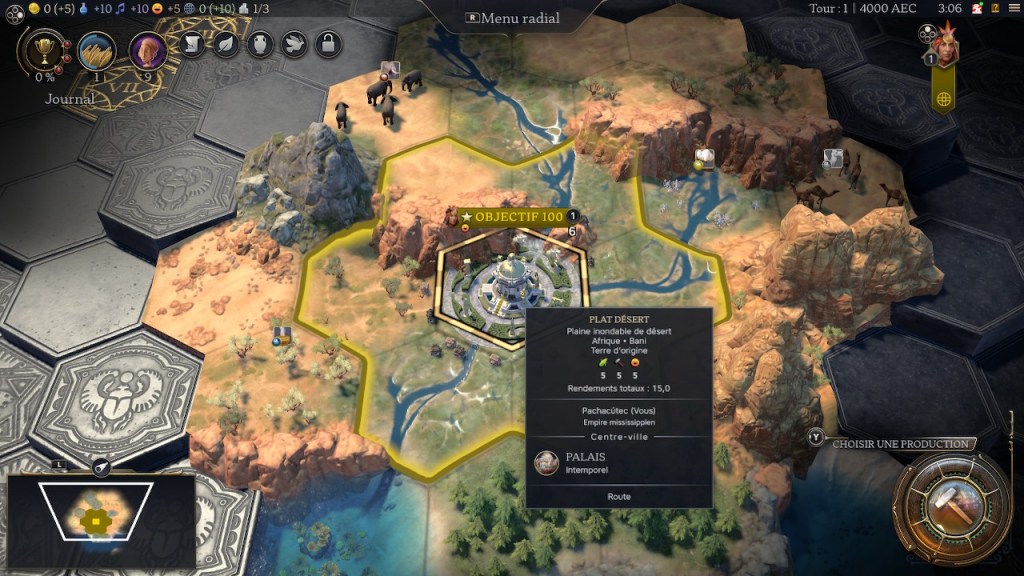The height and width of the screenshot is (576, 1024).
Task: Select the Objectif 100 city banner
Action: point(512,217)
